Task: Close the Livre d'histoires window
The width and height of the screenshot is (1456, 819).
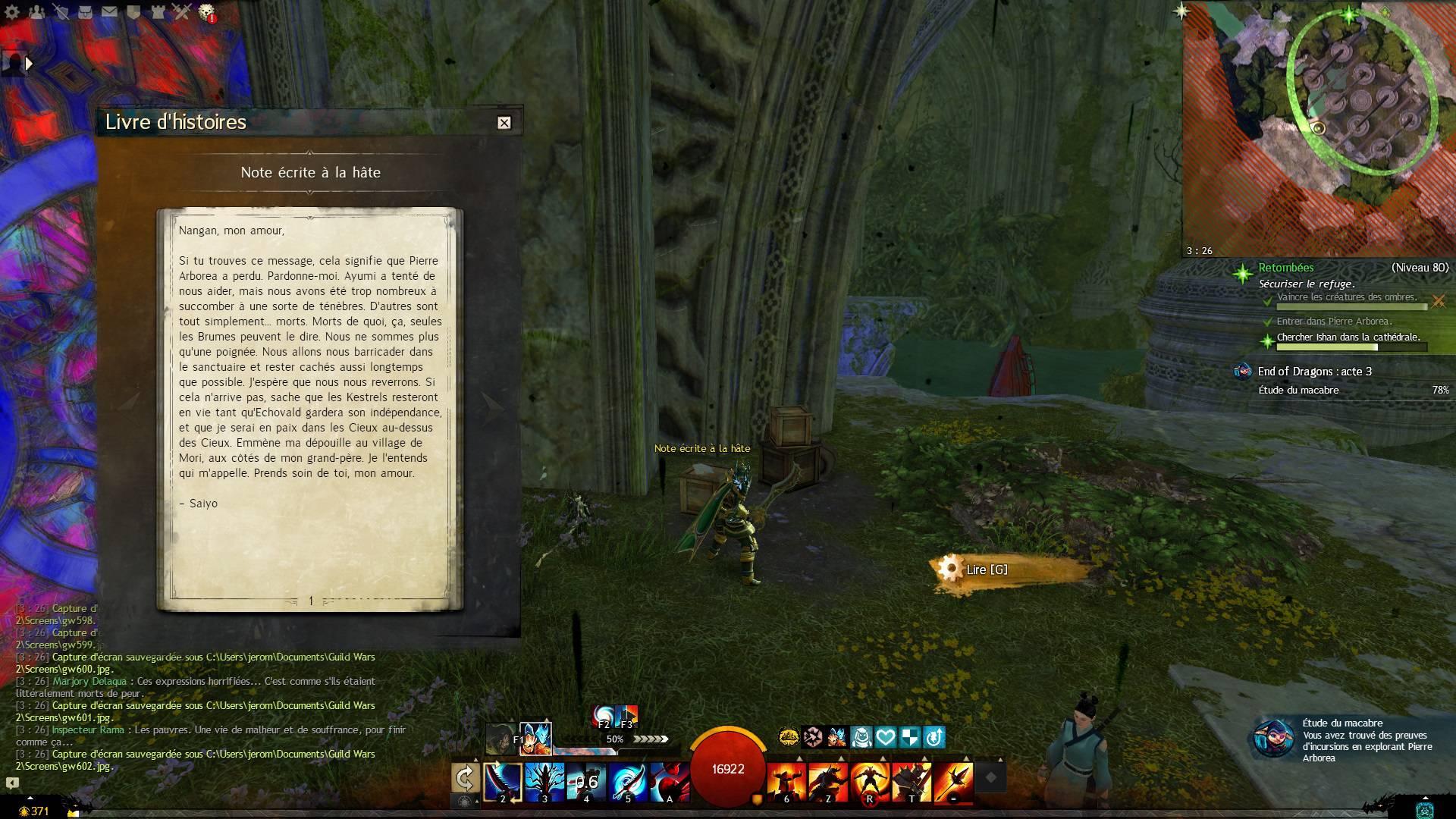Action: (504, 123)
